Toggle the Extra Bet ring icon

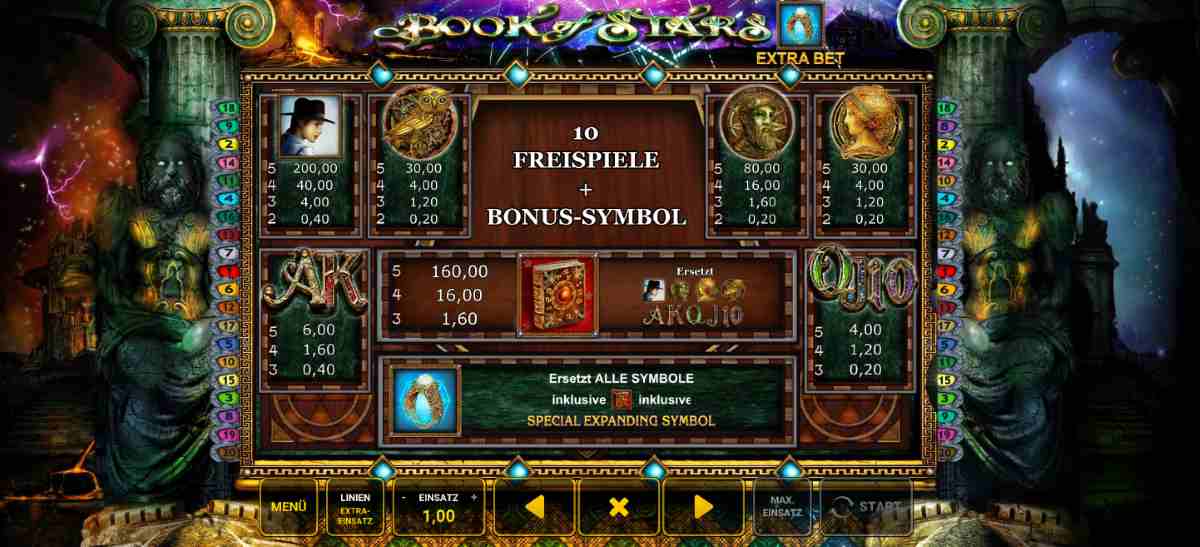click(800, 25)
